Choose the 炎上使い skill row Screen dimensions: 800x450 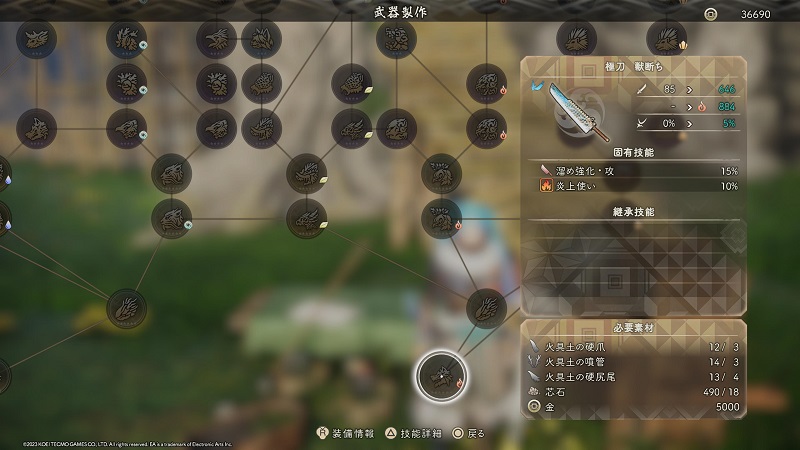(x=634, y=186)
